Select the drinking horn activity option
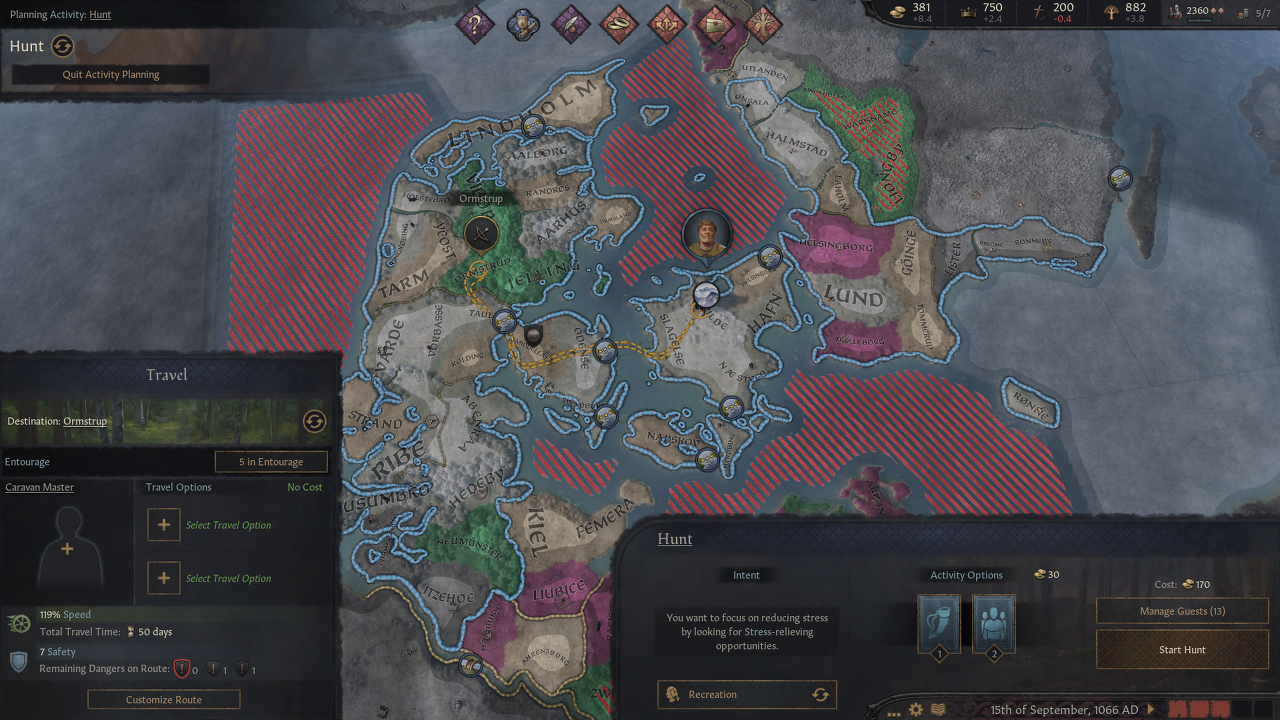The width and height of the screenshot is (1280, 720). (939, 625)
